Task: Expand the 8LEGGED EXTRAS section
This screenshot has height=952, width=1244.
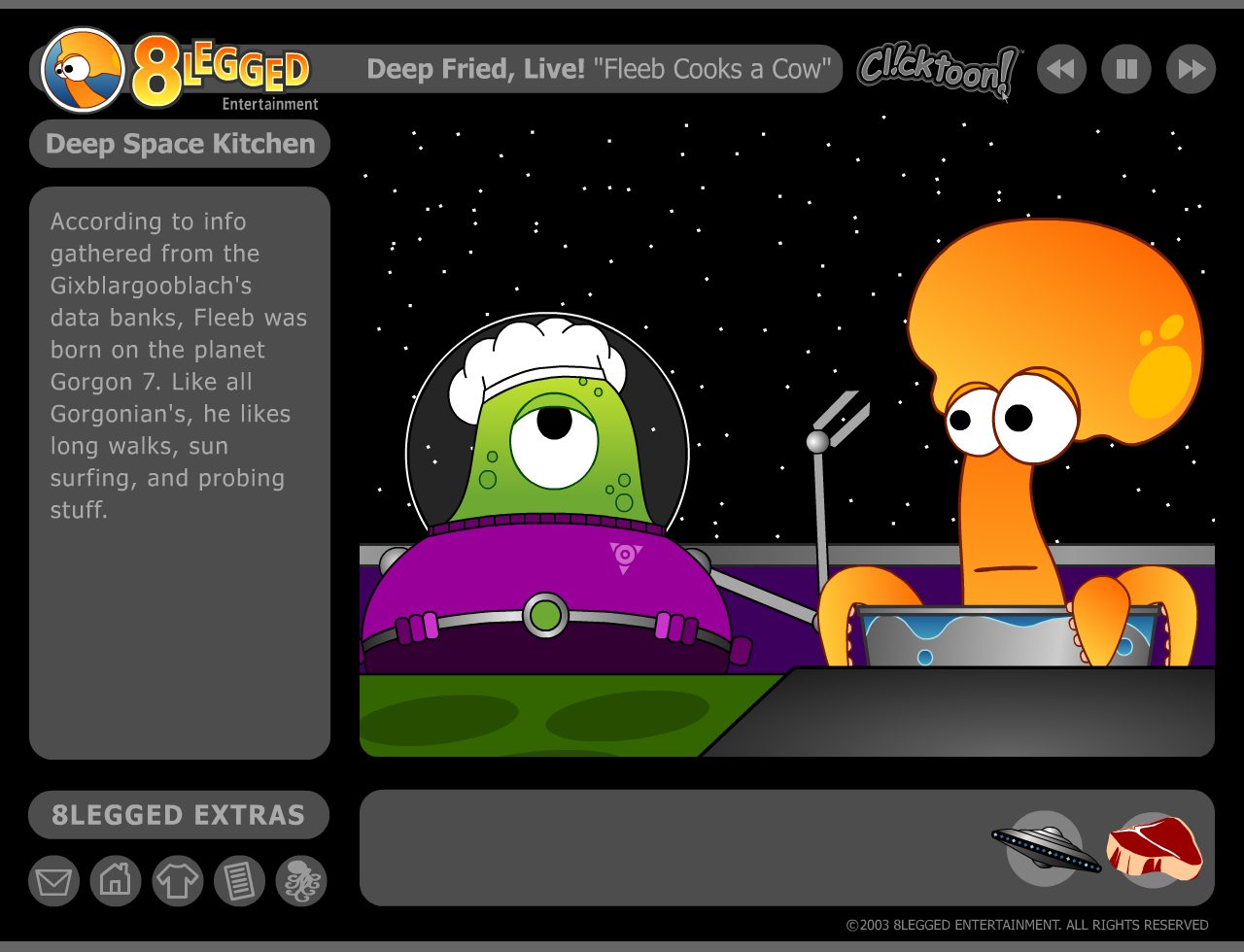Action: [180, 815]
